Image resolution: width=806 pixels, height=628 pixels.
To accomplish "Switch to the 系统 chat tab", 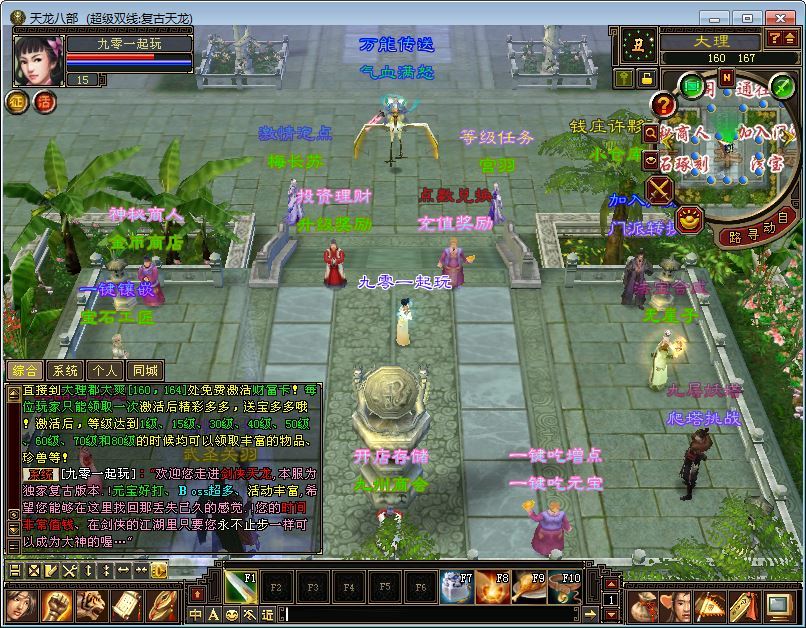I will [x=65, y=370].
